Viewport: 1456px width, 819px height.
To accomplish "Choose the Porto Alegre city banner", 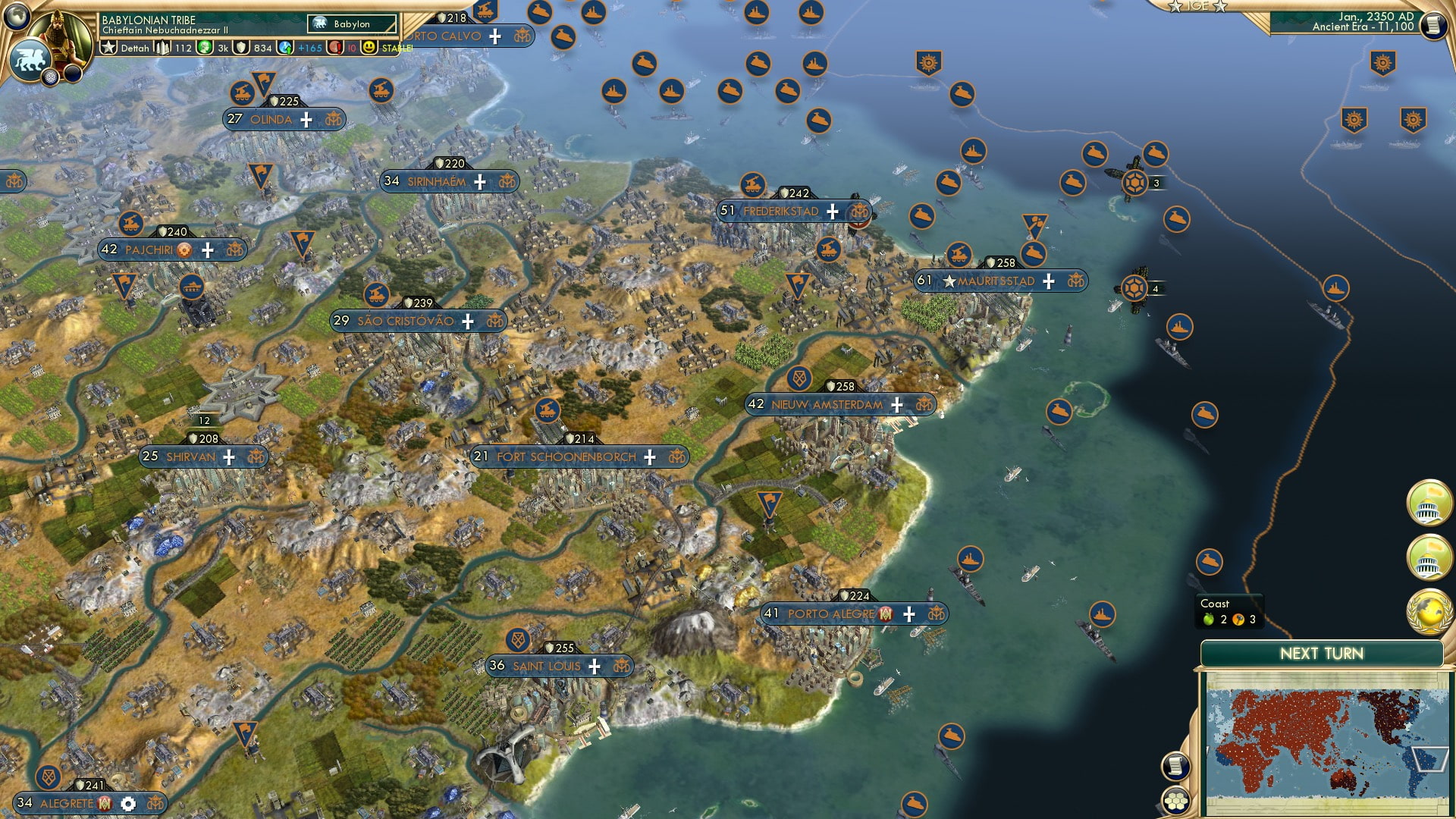I will 831,614.
